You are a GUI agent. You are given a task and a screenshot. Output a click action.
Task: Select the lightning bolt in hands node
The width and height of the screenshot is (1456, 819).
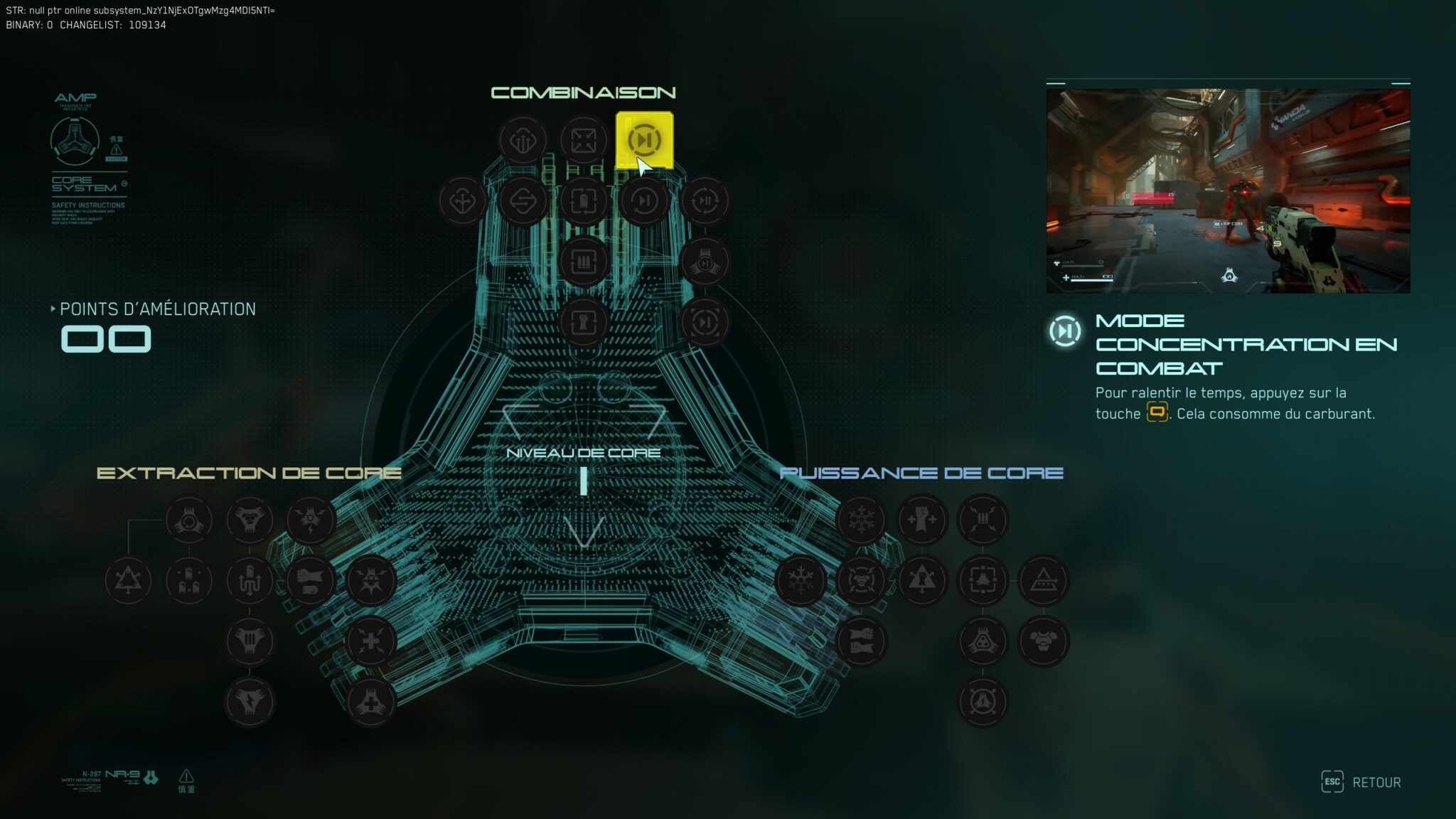coord(250,702)
